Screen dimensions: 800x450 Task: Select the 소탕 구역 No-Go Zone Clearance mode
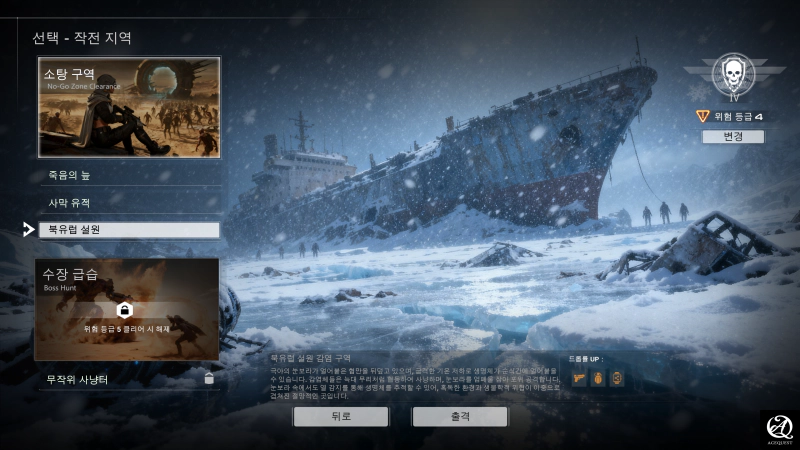(x=129, y=107)
